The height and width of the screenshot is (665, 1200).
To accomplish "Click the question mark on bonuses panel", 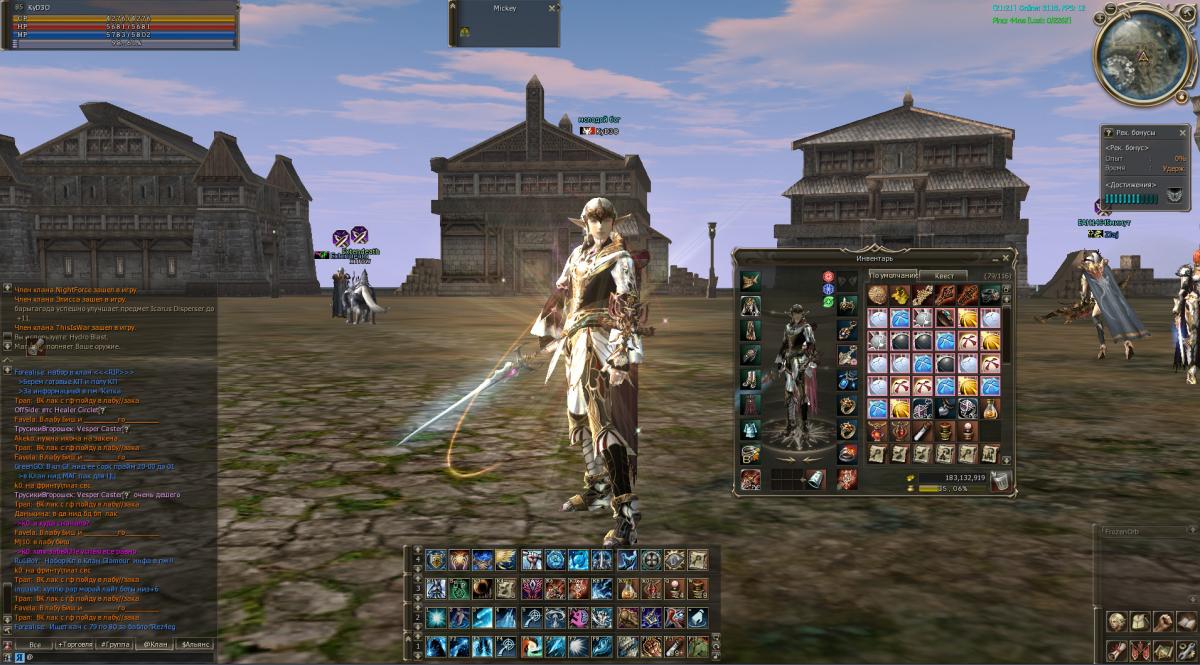I will coord(1108,132).
